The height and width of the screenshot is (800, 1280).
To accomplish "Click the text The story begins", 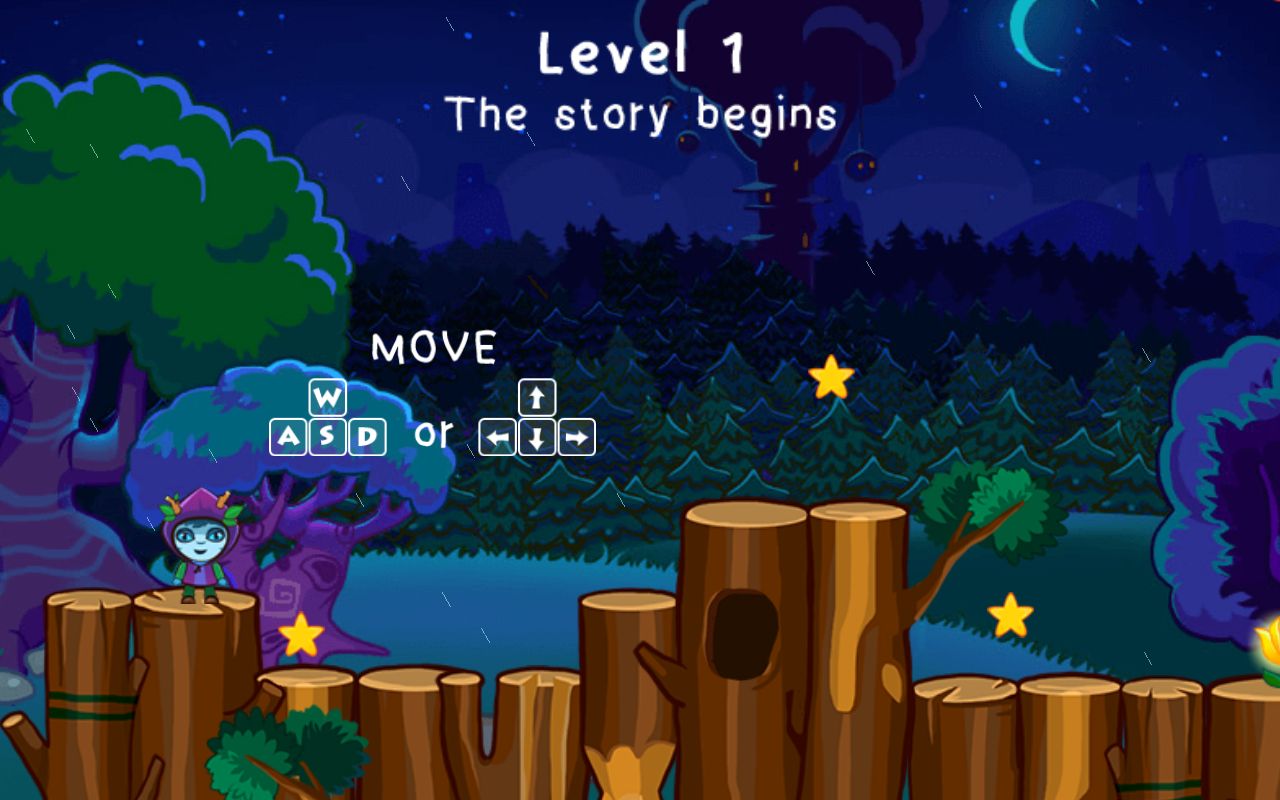I will [643, 113].
